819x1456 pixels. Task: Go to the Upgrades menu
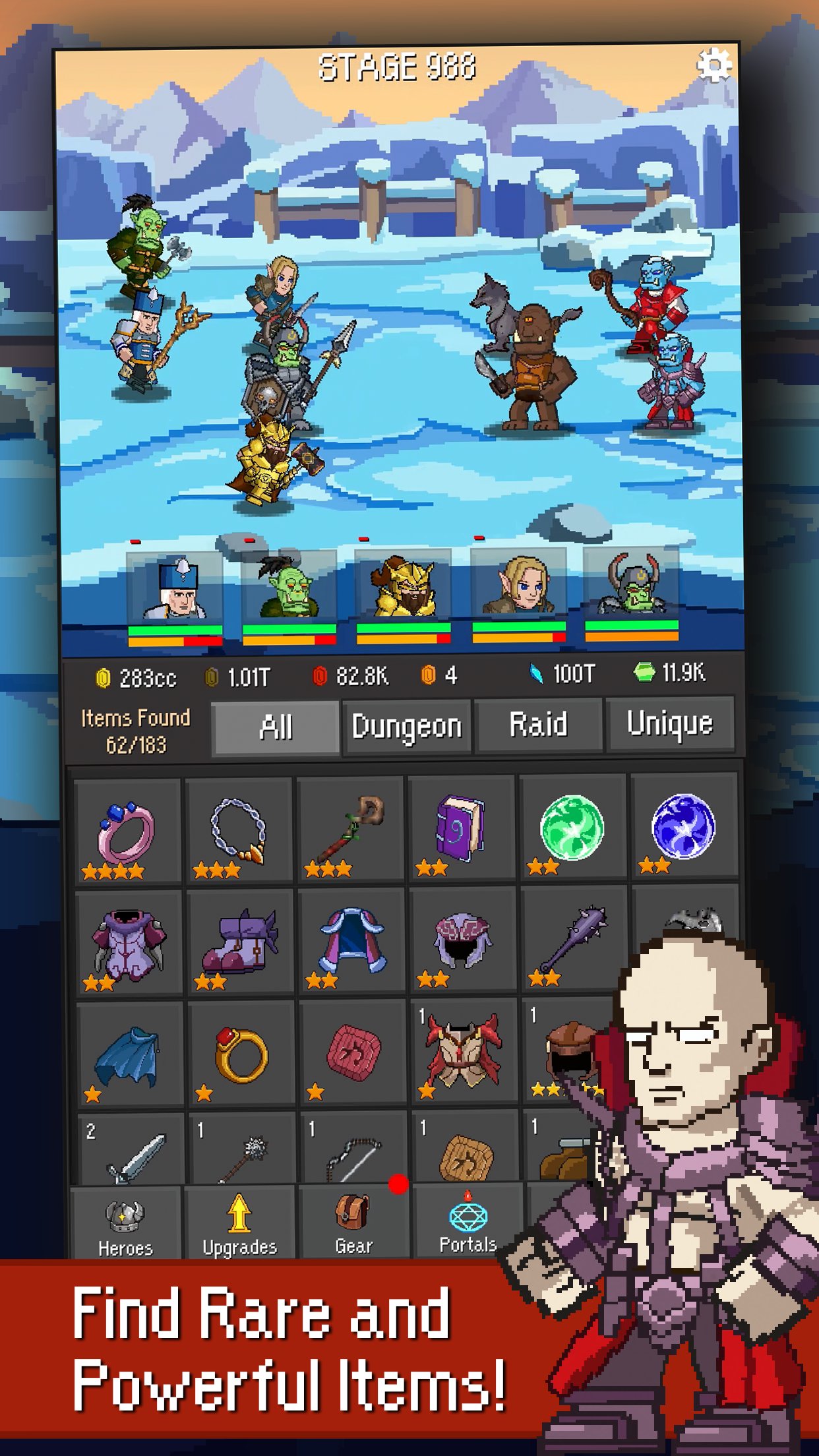click(x=239, y=1225)
